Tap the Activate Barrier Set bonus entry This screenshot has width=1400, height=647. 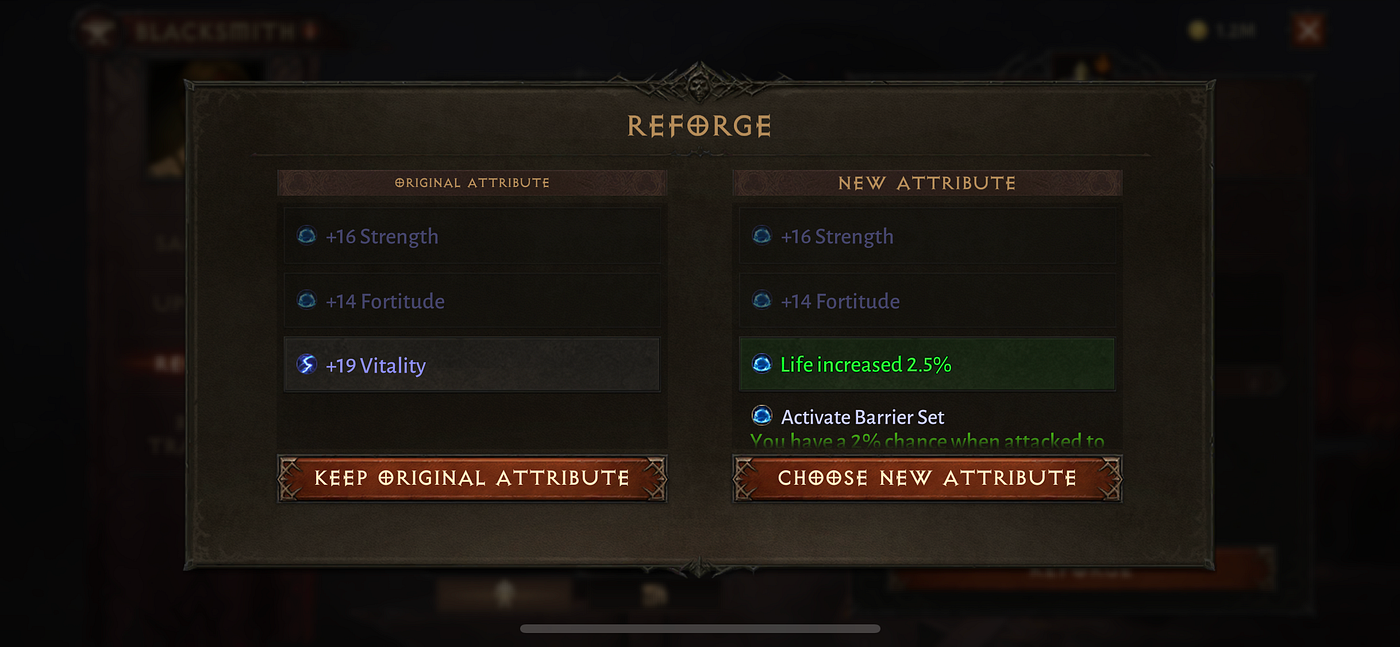coord(862,417)
